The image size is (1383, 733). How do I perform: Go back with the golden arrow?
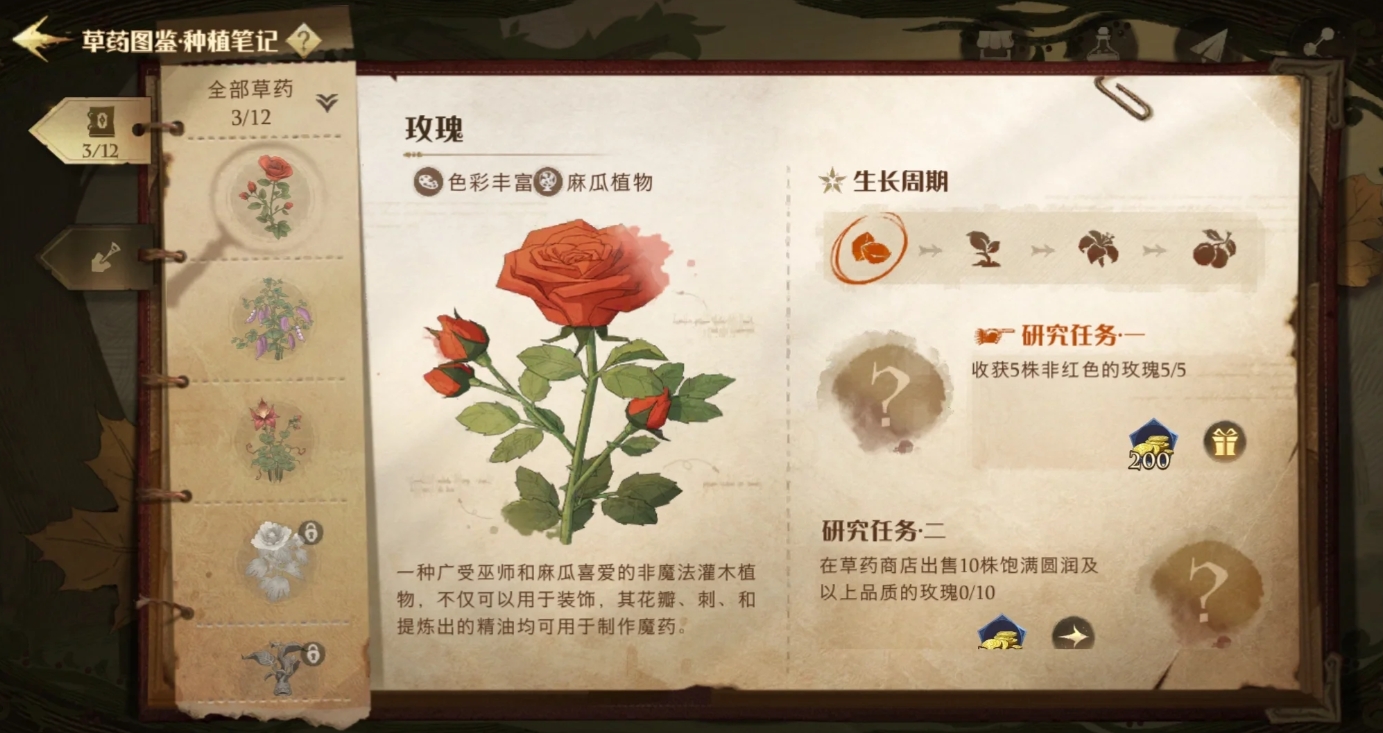(40, 40)
